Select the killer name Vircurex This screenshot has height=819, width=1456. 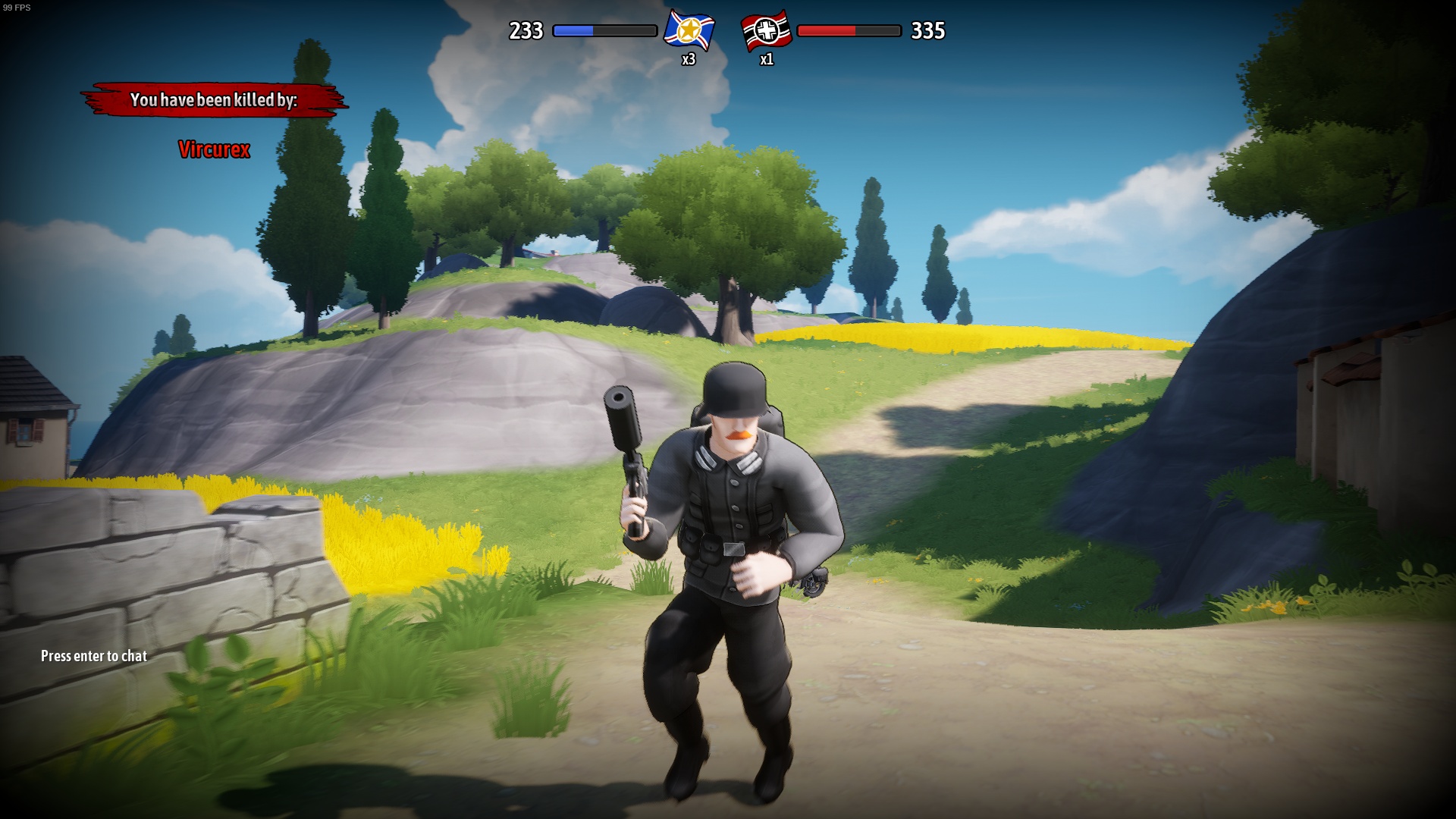214,149
